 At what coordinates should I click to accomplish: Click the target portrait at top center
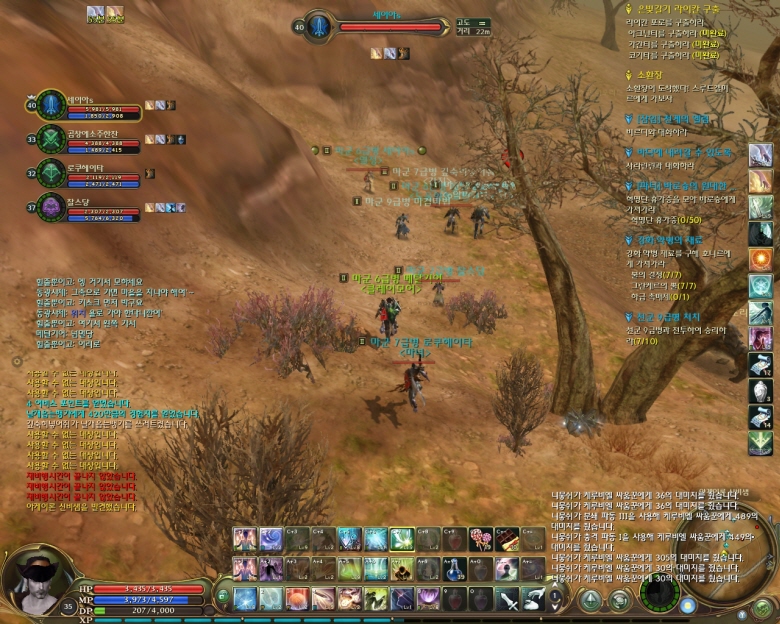coord(318,26)
